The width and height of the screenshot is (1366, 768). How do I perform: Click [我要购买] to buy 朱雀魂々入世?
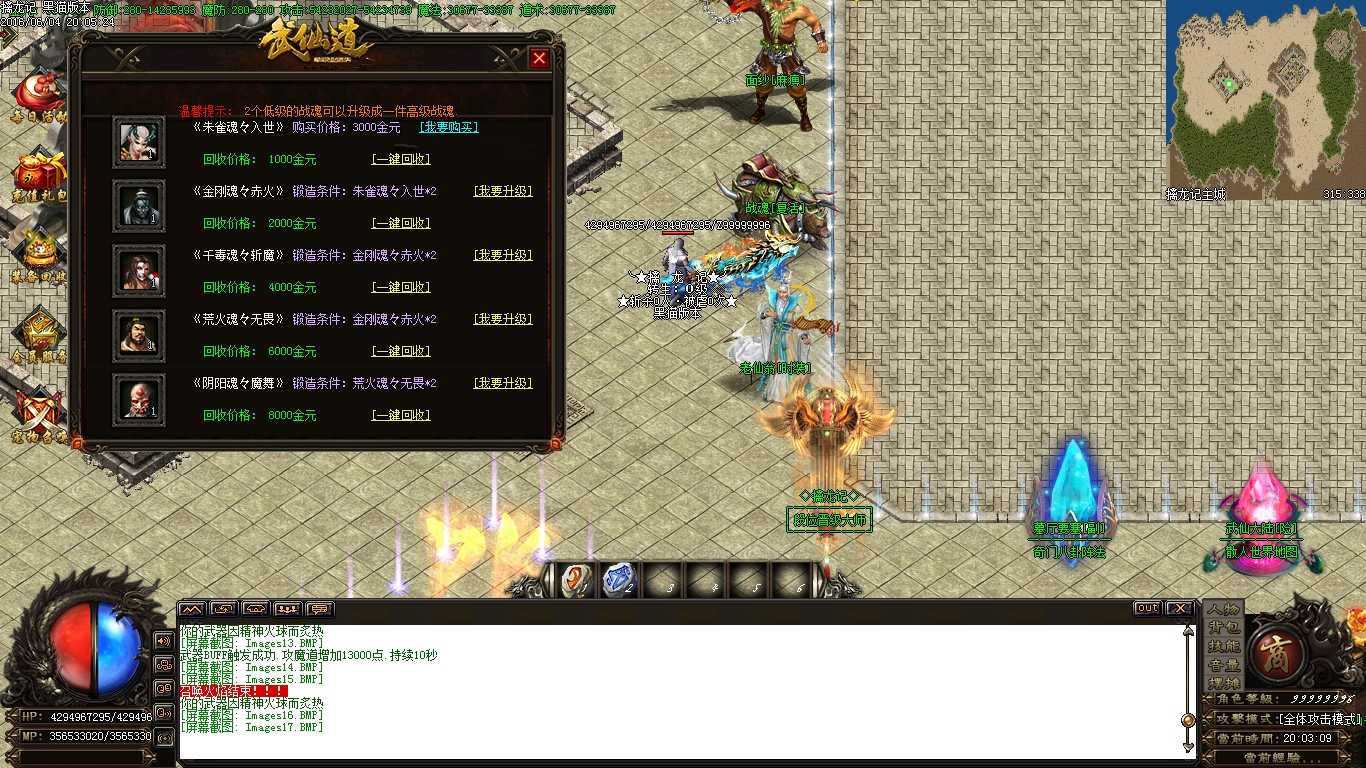point(447,127)
